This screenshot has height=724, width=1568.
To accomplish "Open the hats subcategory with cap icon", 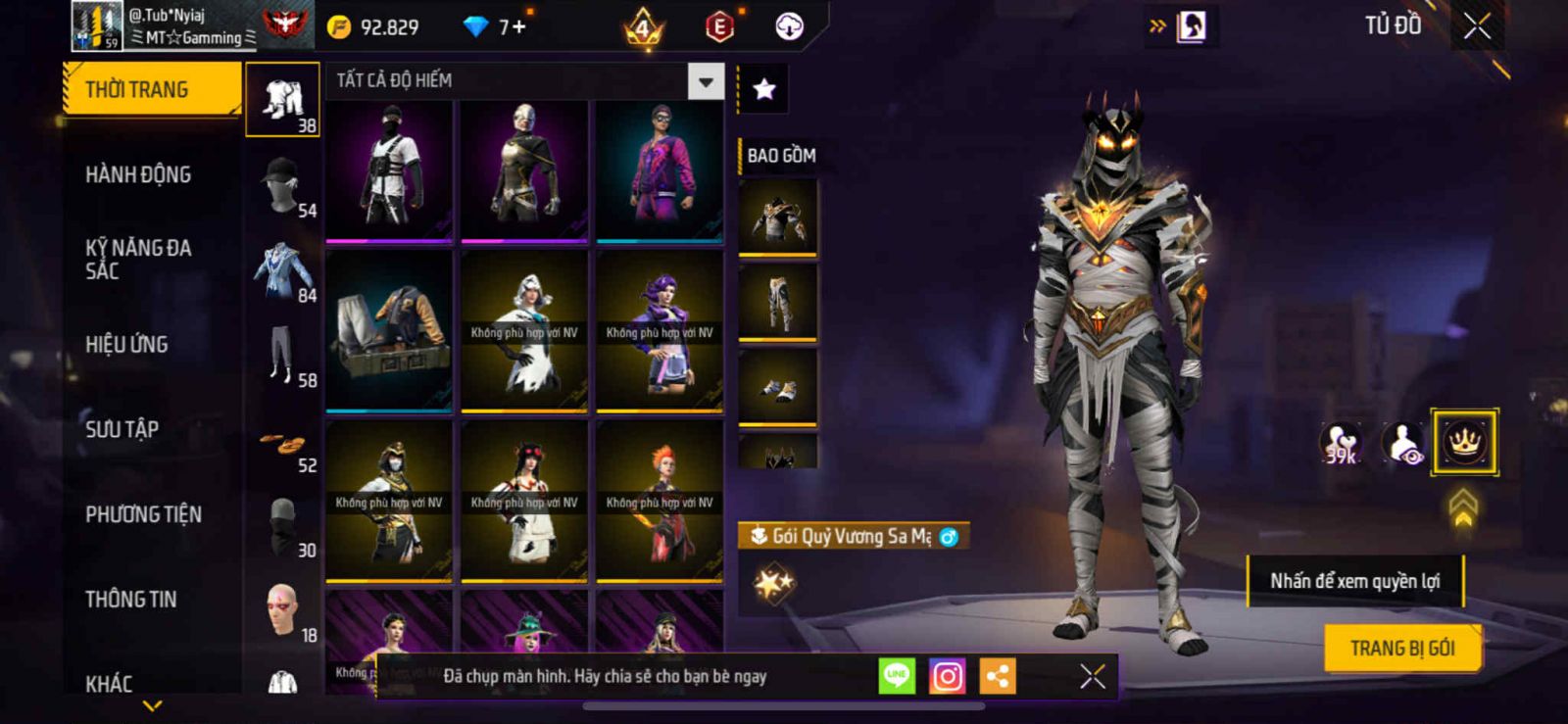I will point(282,184).
